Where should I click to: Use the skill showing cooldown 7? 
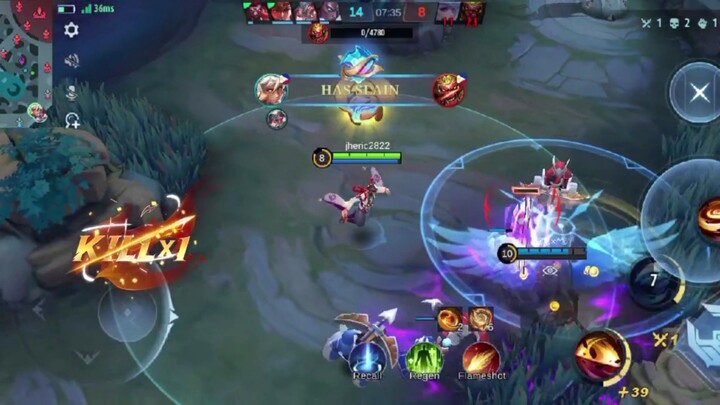tap(653, 281)
